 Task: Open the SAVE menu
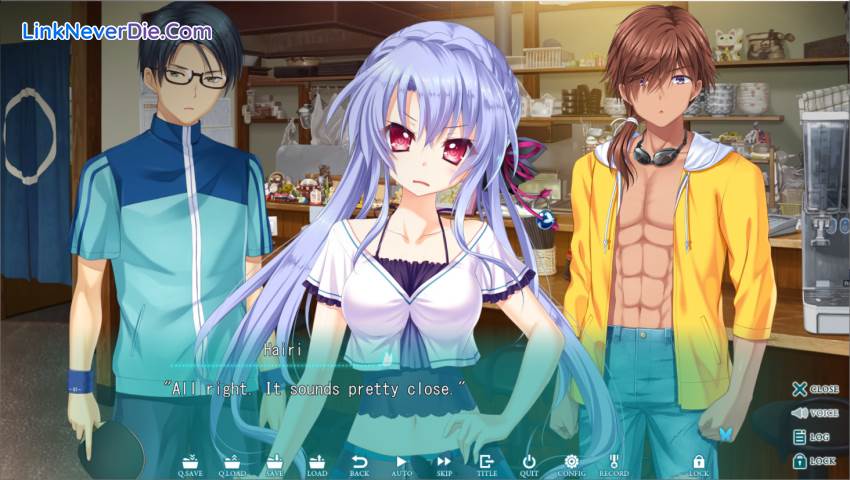click(x=274, y=464)
